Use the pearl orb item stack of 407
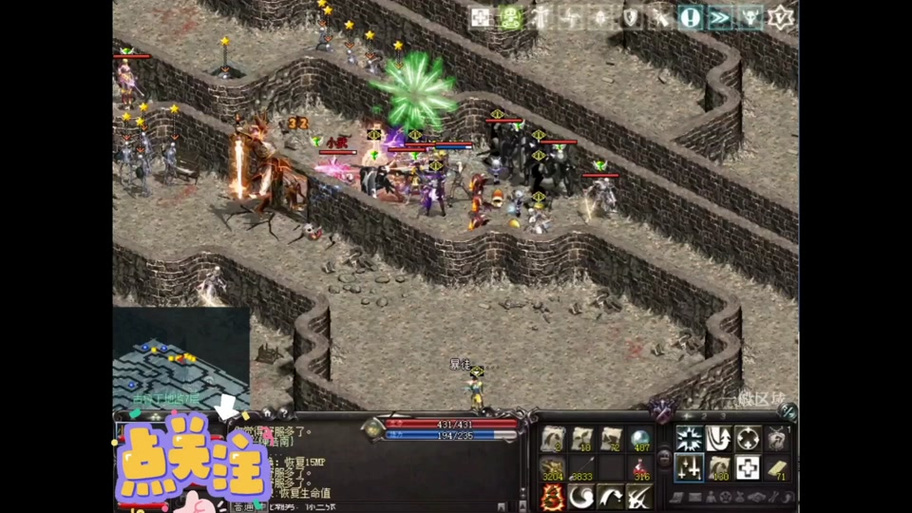Viewport: 912px width, 513px height. [x=640, y=438]
